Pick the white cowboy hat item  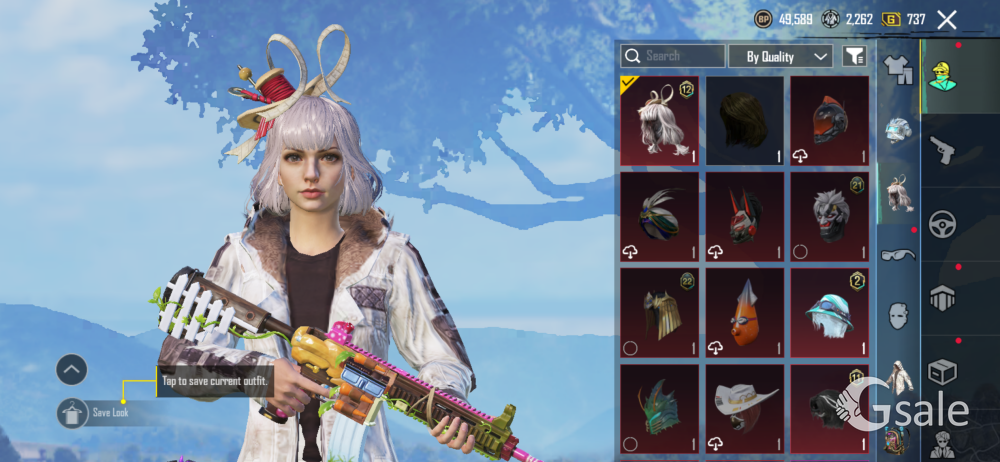click(745, 407)
